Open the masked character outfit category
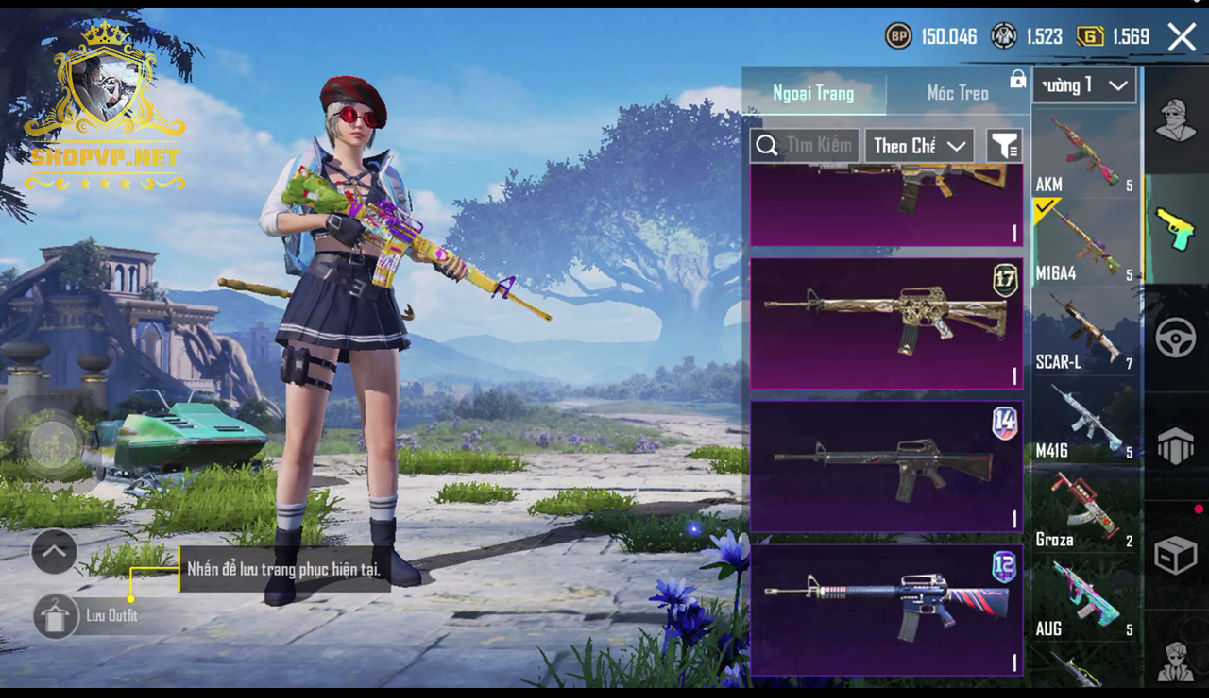 (1175, 122)
